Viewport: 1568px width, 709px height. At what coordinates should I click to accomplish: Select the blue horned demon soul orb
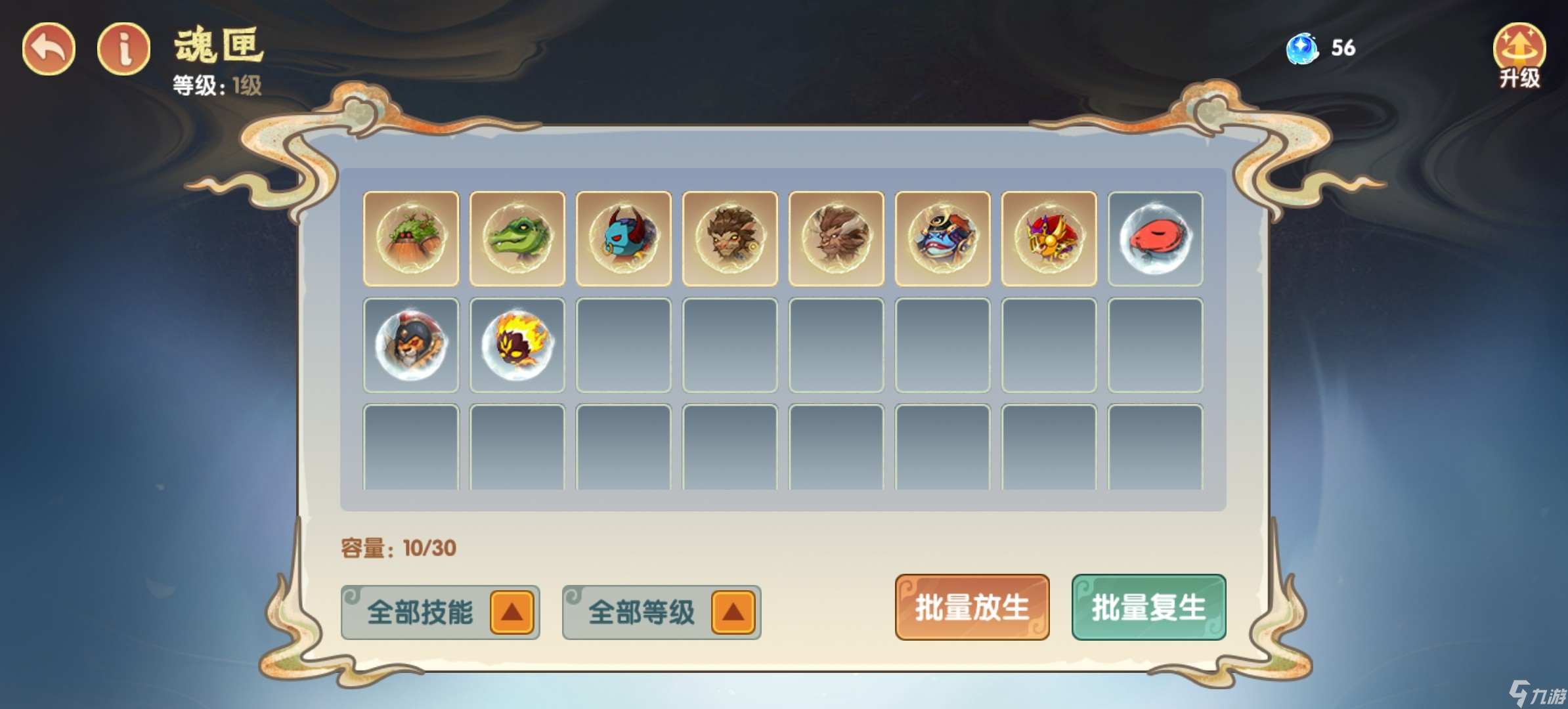coord(624,239)
